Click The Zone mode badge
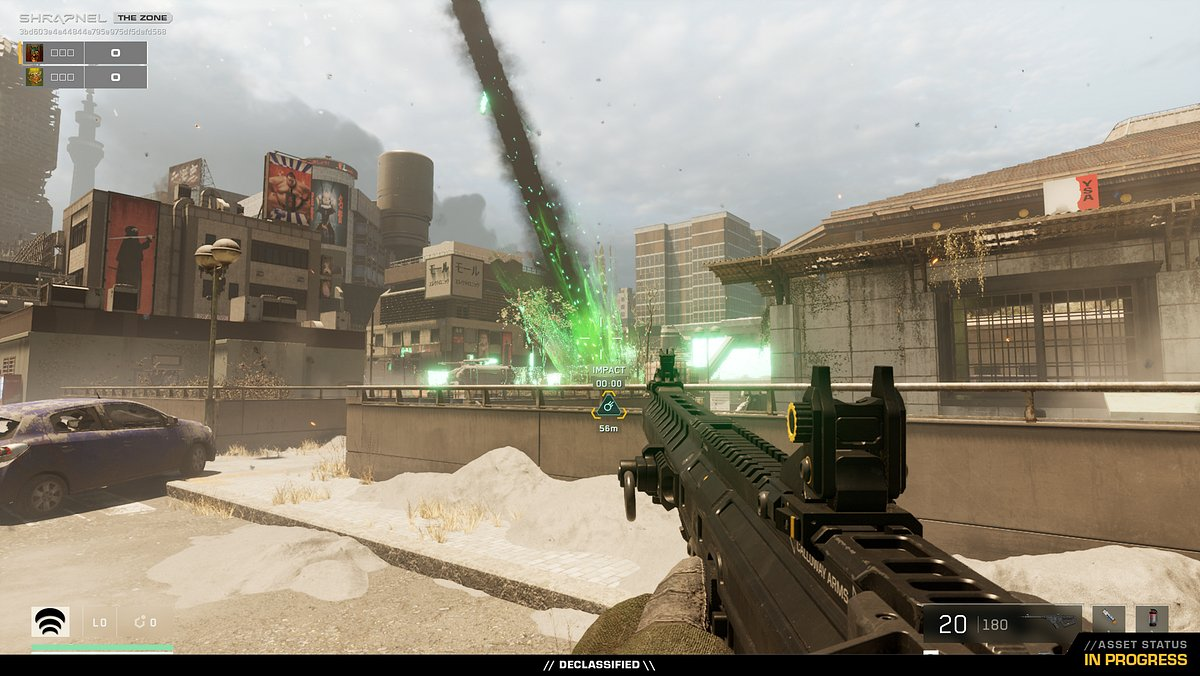The image size is (1200, 676). (142, 18)
